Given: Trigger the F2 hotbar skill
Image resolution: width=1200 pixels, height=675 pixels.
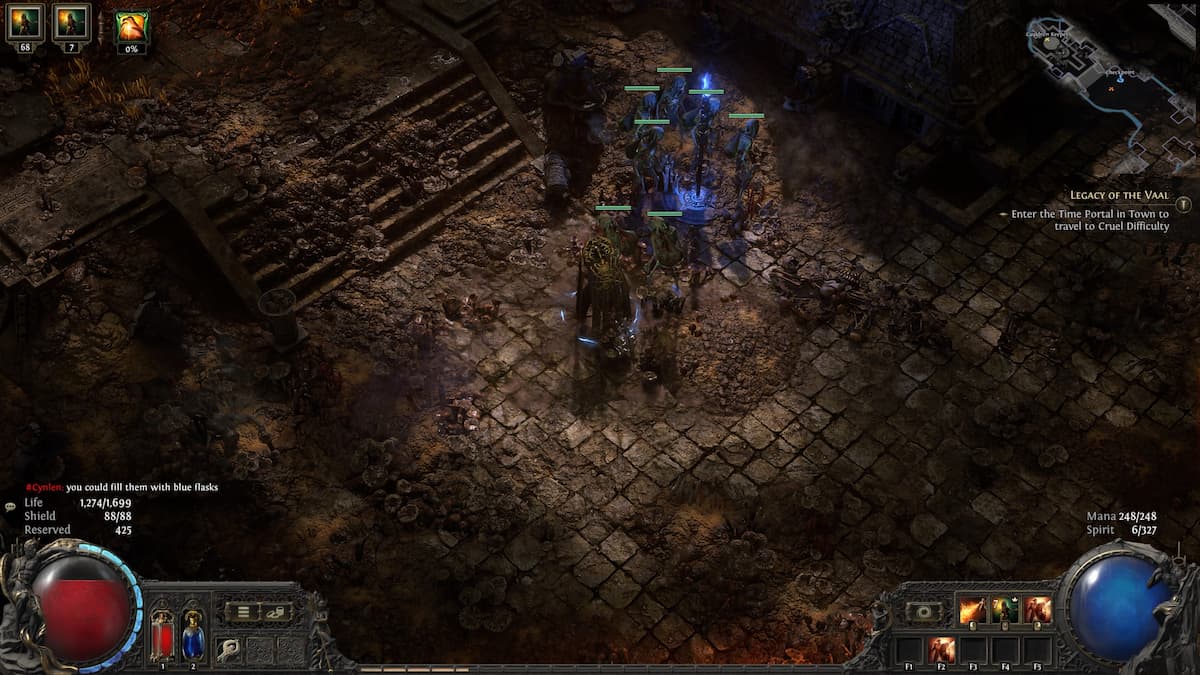Looking at the screenshot, I should point(941,649).
